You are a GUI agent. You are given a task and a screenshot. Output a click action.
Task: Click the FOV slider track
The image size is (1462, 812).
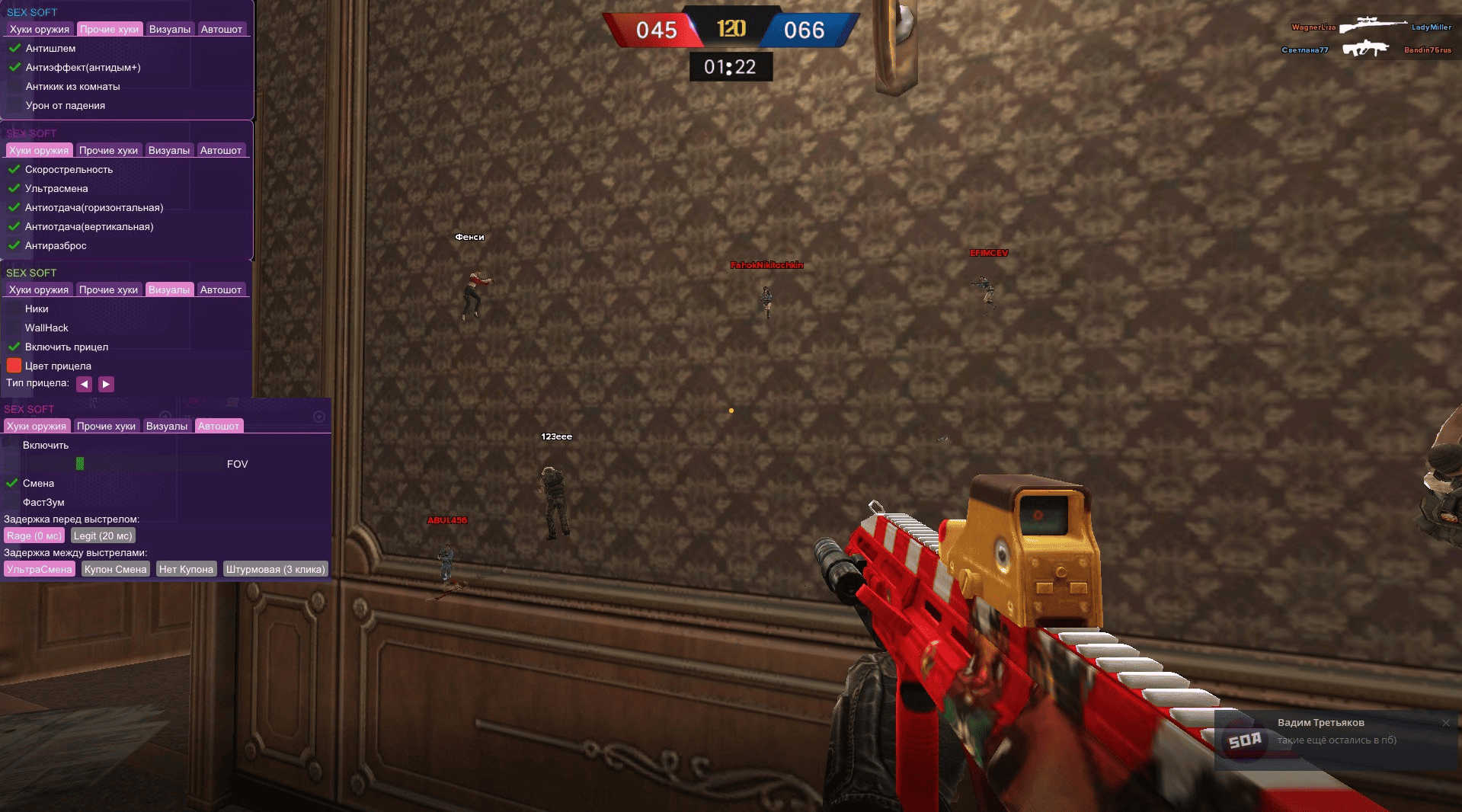114,464
